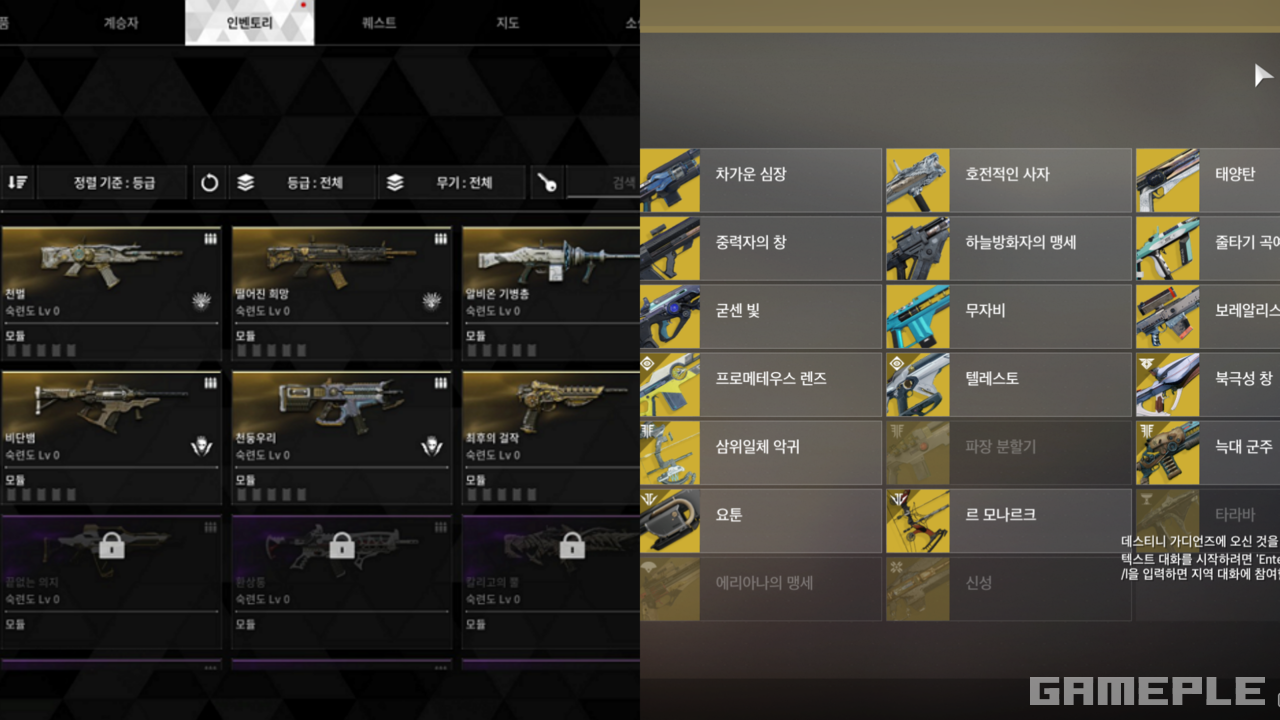This screenshot has height=720, width=1280.
Task: Switch to the 지도 tab
Action: tap(508, 23)
